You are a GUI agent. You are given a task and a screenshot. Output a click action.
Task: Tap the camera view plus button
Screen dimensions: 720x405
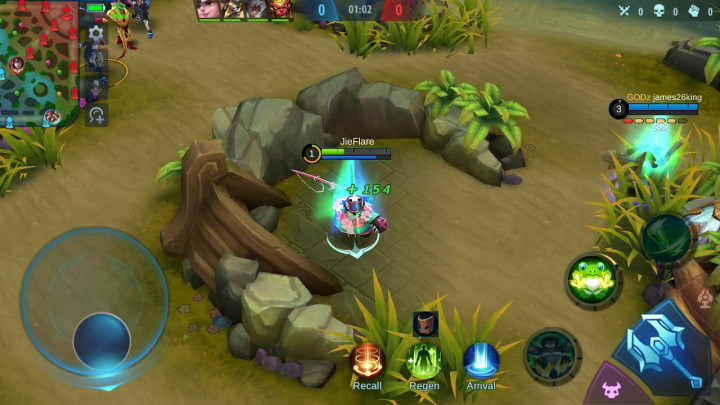(97, 115)
